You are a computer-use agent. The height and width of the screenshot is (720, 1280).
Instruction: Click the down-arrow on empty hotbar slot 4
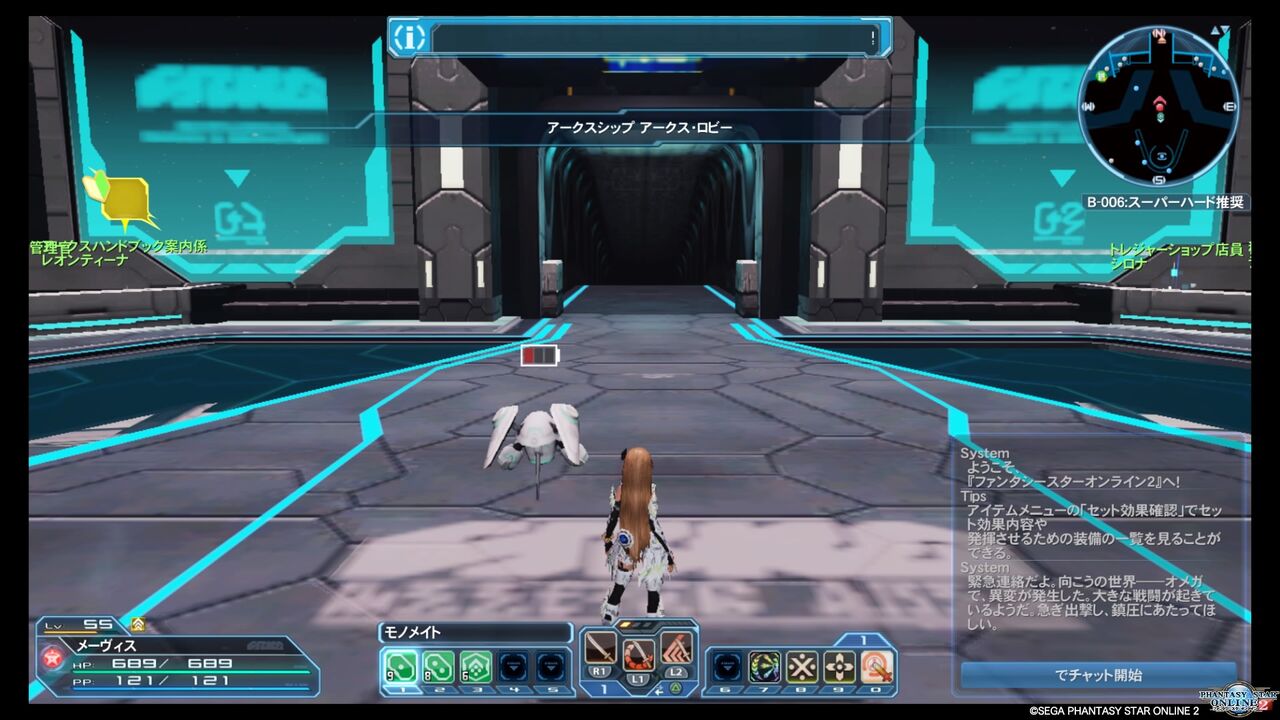[512, 665]
